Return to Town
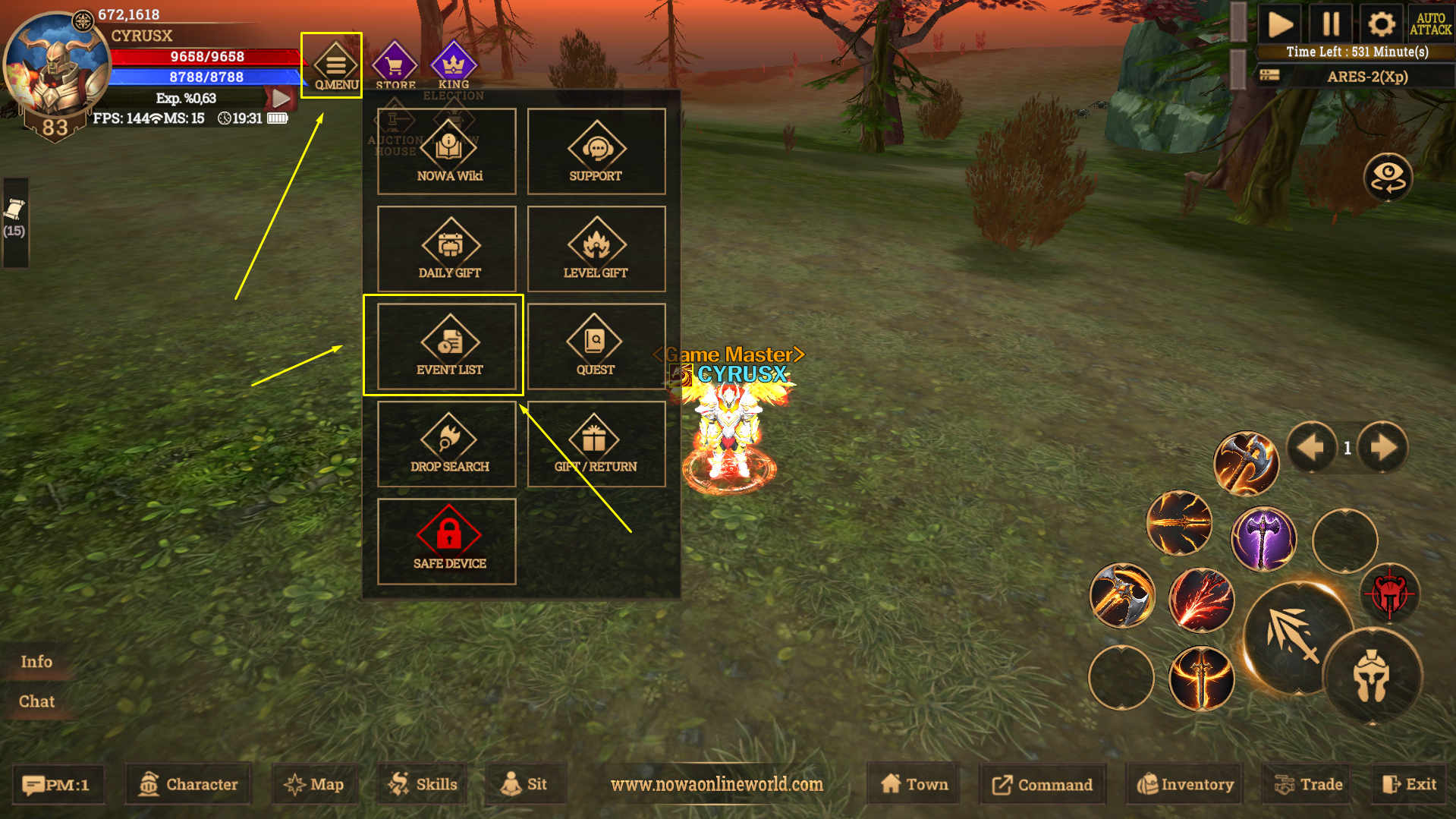1456x819 pixels. (914, 784)
